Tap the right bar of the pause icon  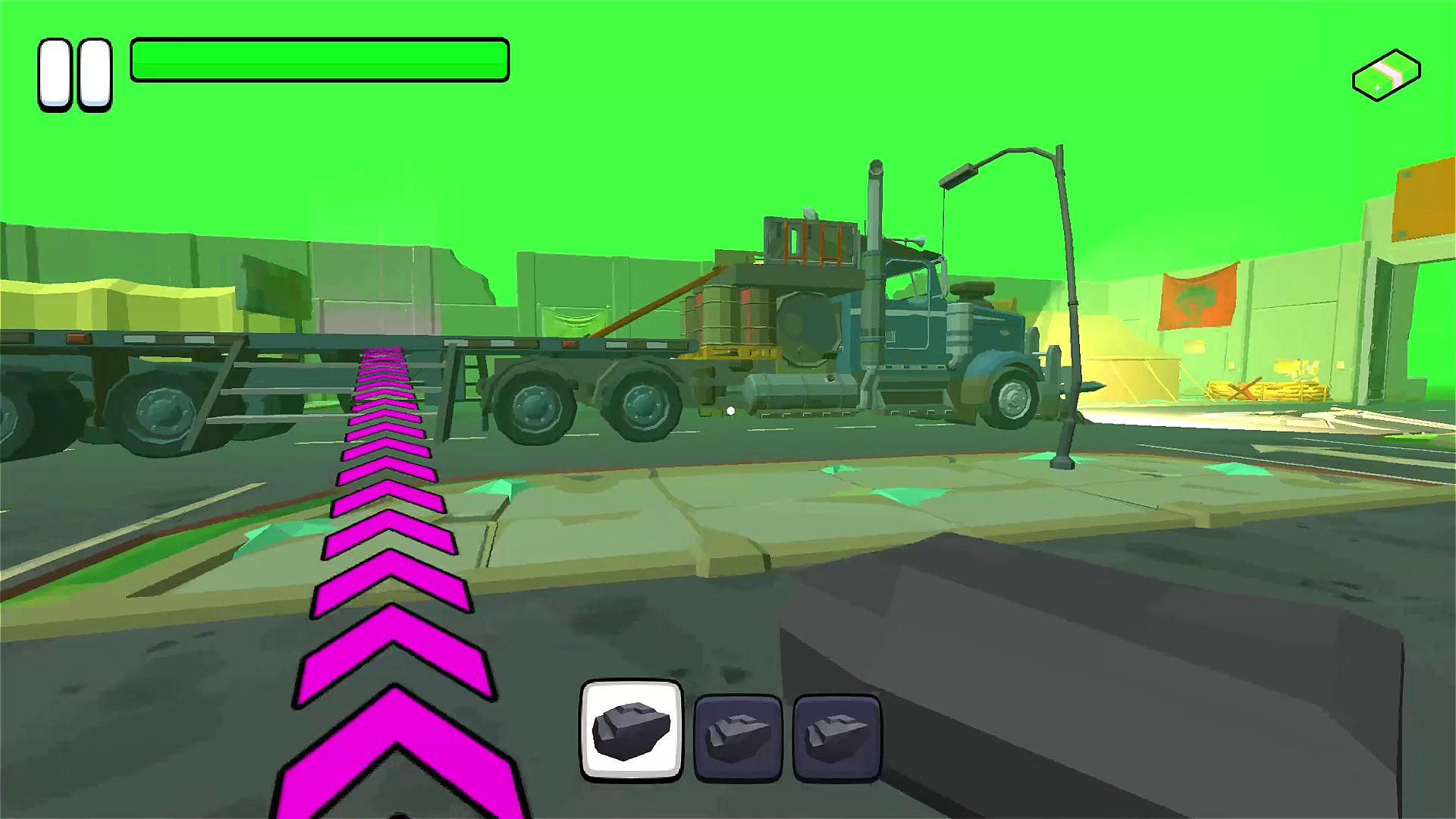(93, 74)
